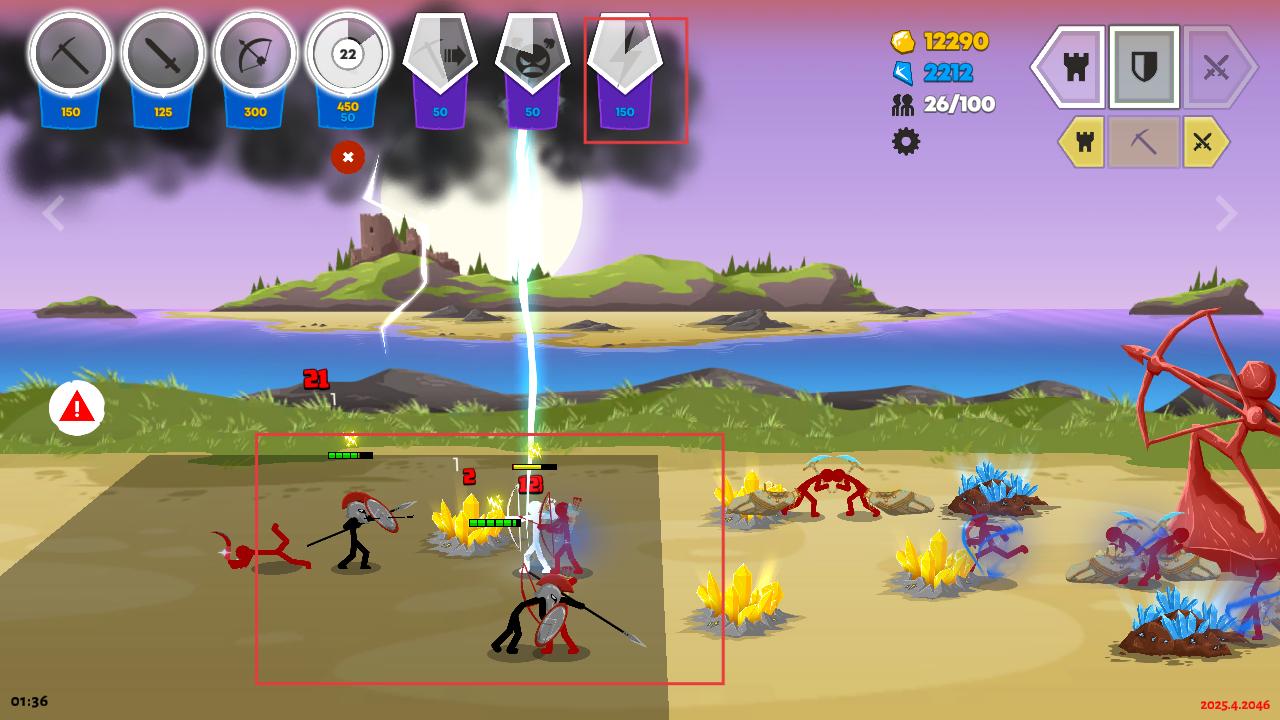Send miners to the castle, yellow button
Image resolution: width=1280 pixels, height=720 pixels.
1083,142
